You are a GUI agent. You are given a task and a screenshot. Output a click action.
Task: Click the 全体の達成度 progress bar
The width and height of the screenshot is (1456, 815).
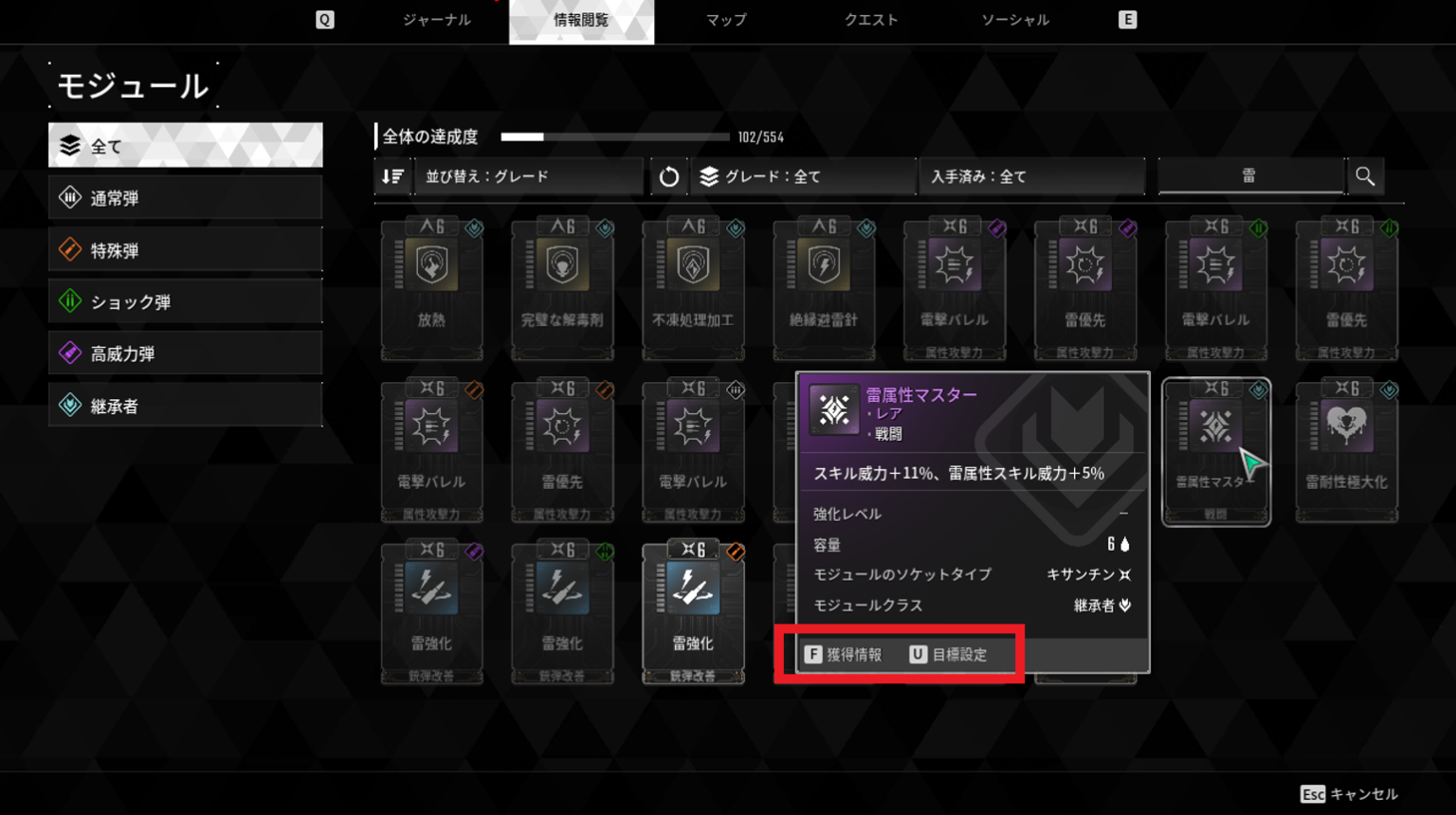pyautogui.click(x=614, y=136)
